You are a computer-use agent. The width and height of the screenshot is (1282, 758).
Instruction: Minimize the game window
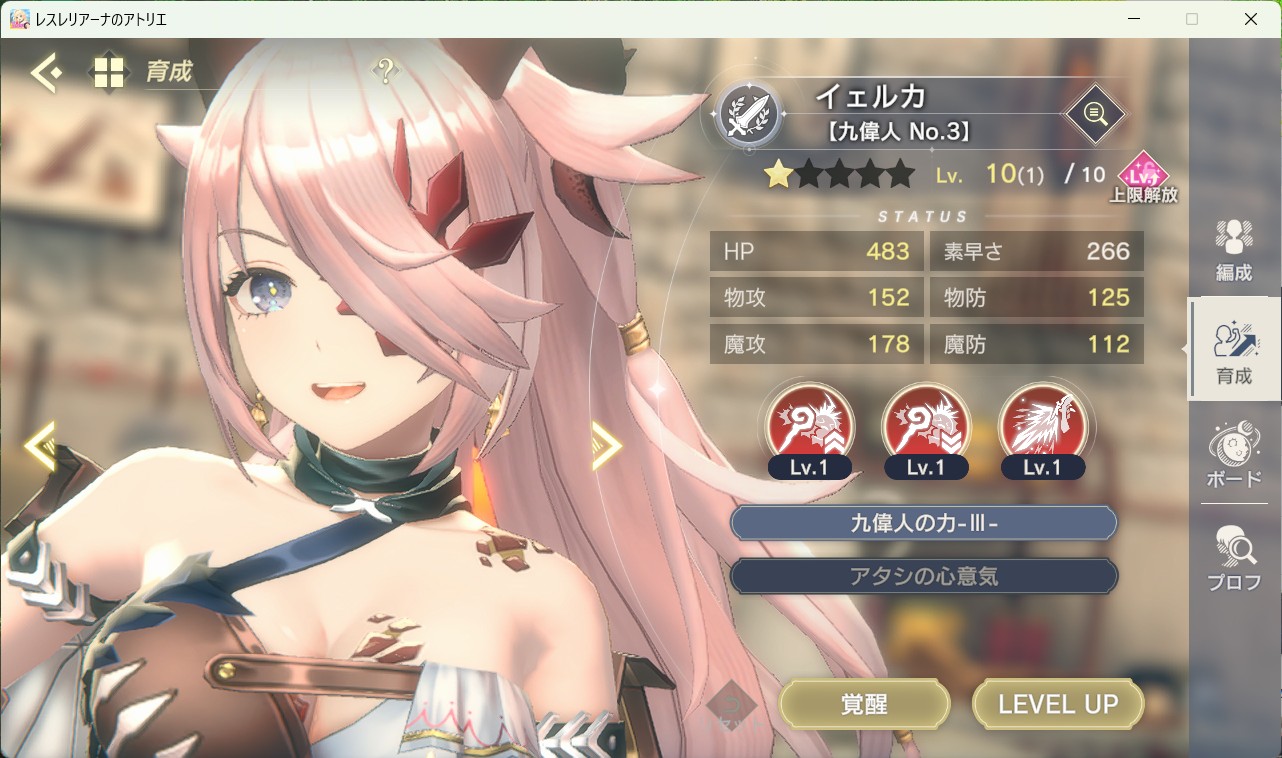pyautogui.click(x=1134, y=19)
